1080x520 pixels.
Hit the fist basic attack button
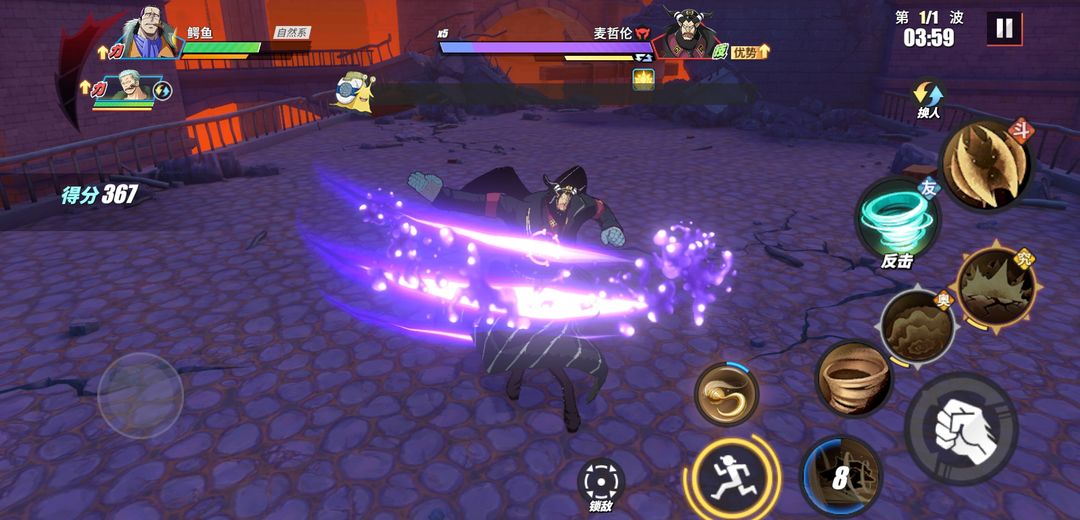tap(961, 429)
